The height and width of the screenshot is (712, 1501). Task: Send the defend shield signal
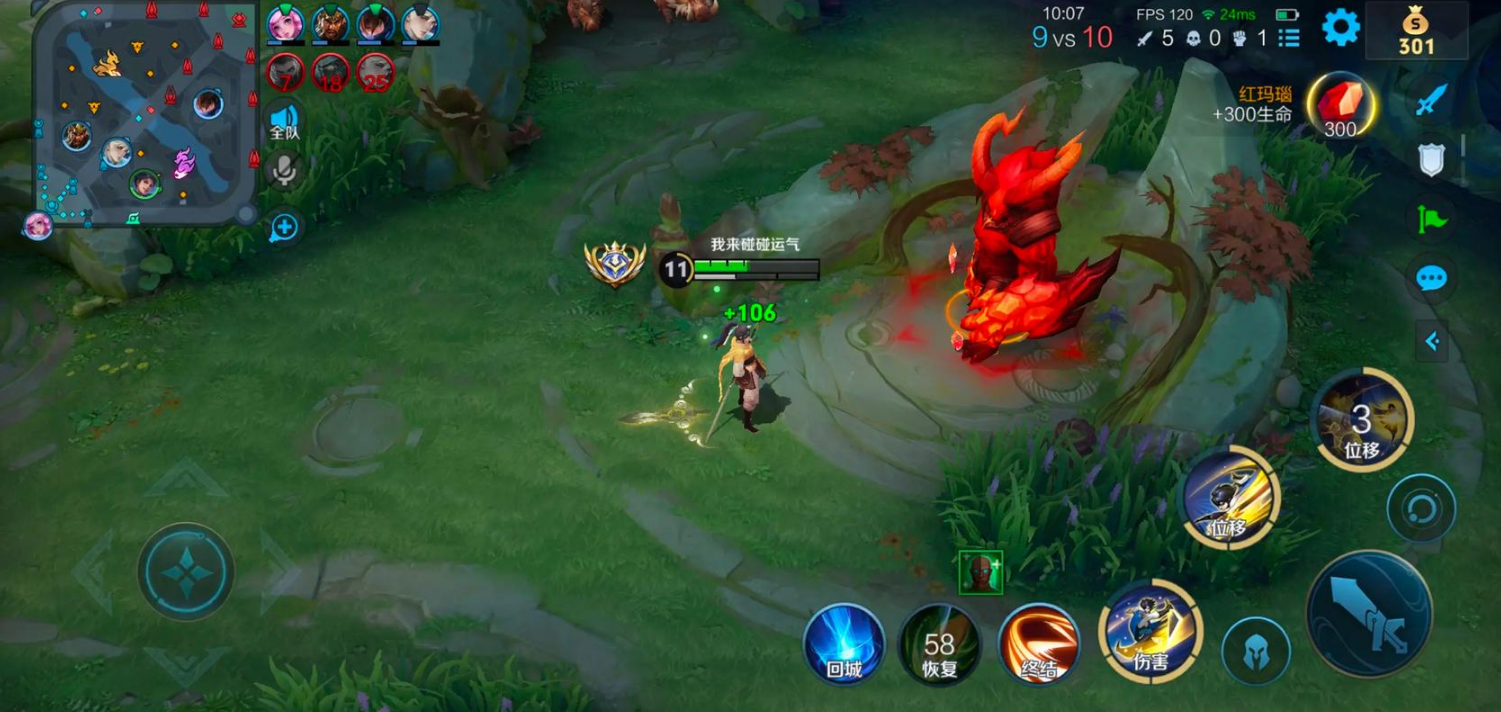click(1432, 158)
